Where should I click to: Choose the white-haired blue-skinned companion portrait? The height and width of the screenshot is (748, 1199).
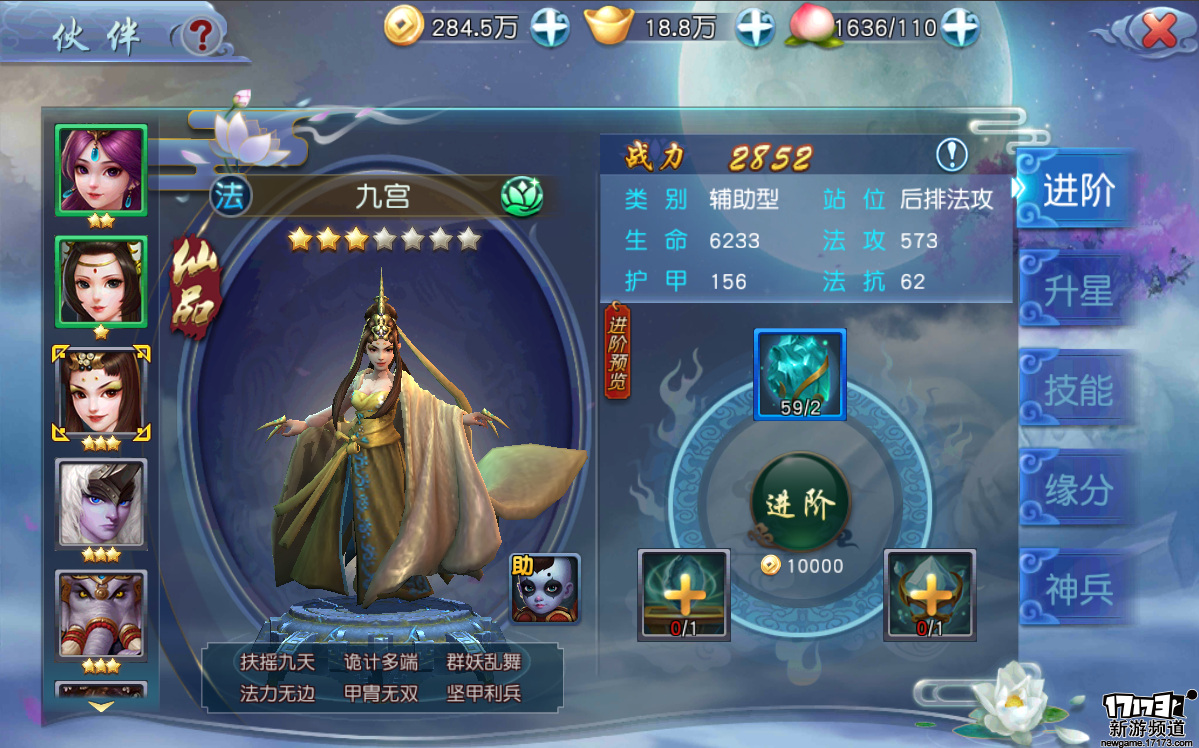click(x=101, y=503)
